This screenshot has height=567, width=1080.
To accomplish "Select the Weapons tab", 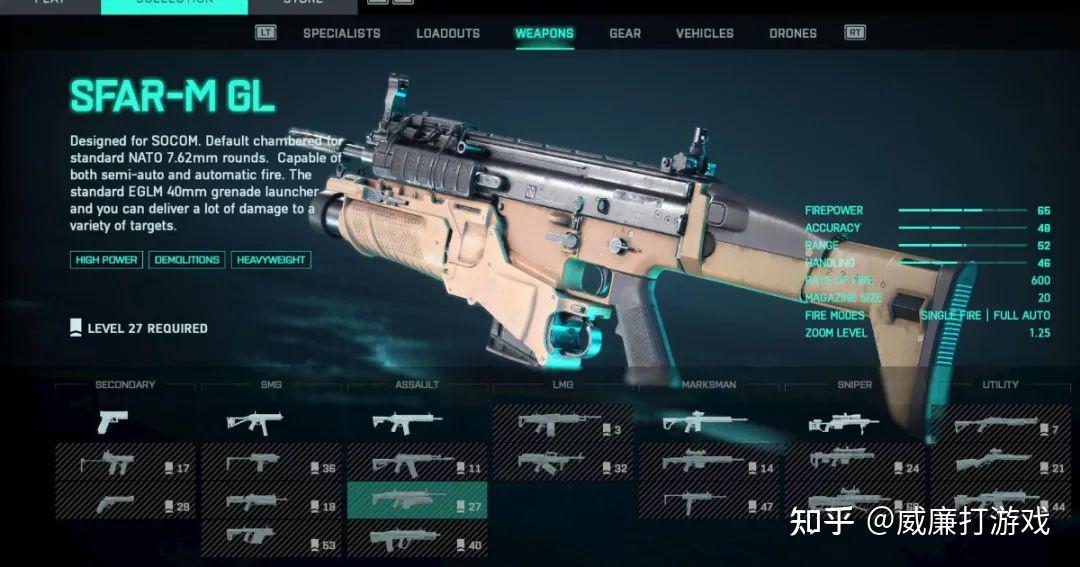I will coord(544,33).
